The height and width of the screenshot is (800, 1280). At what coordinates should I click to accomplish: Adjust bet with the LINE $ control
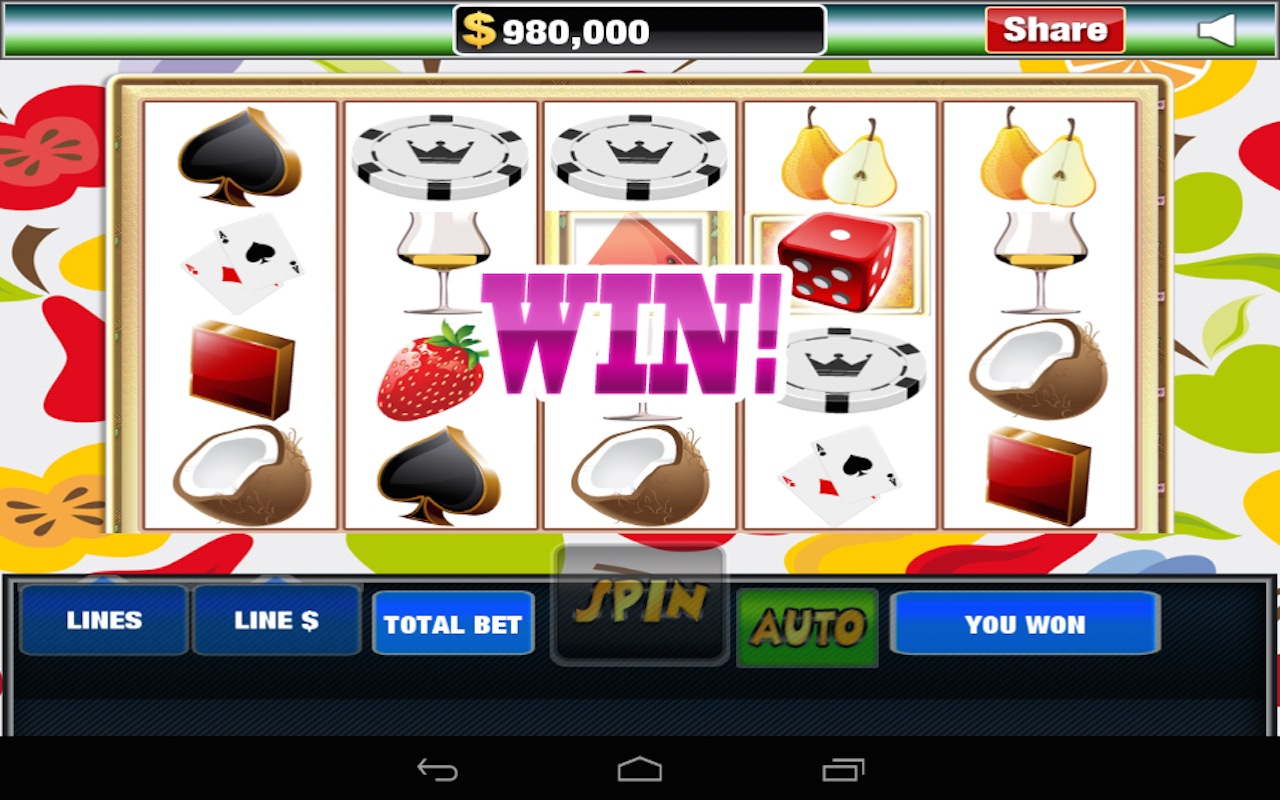(277, 620)
